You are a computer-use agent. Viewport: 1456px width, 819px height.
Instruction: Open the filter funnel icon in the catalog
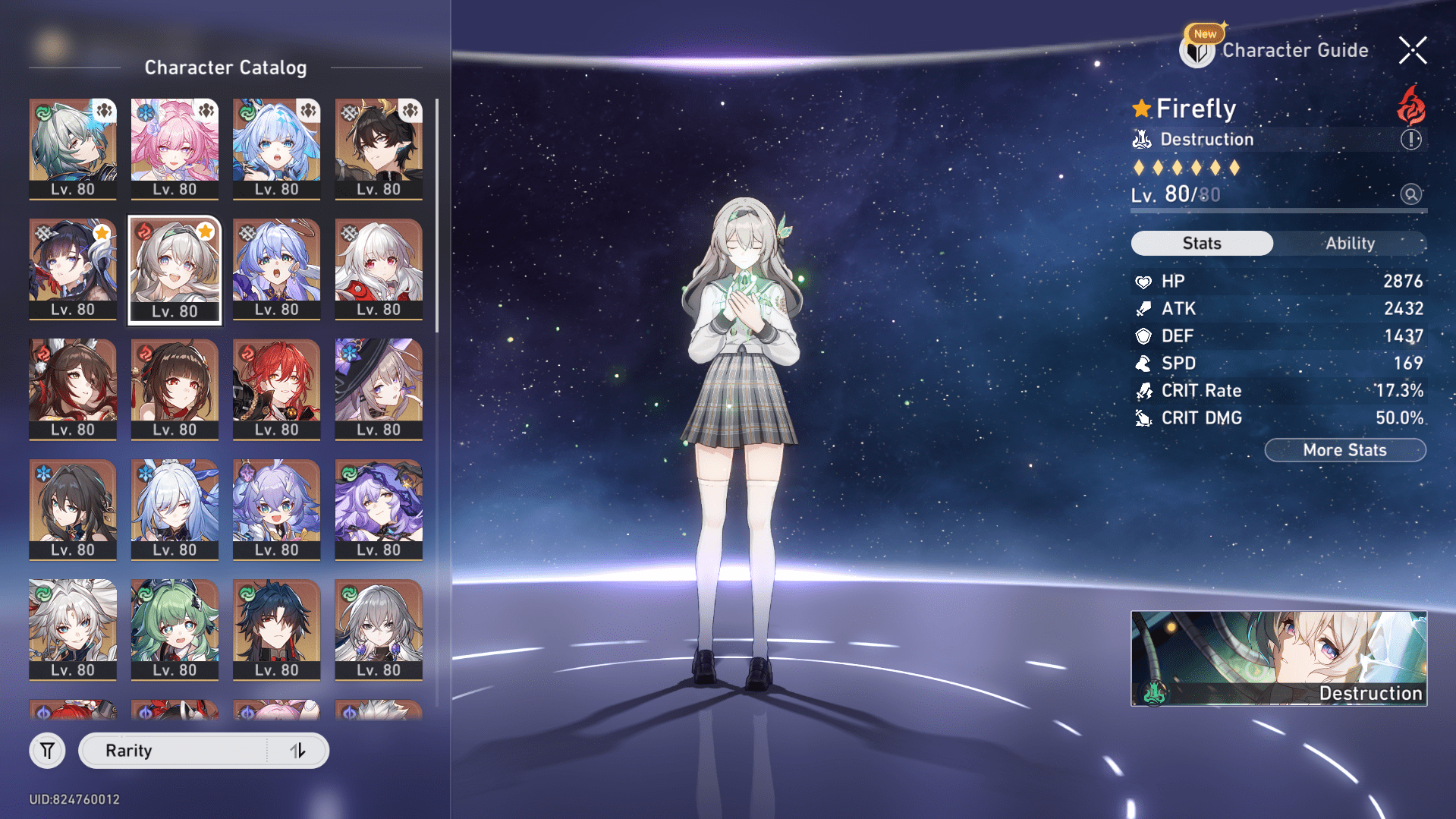pos(47,750)
